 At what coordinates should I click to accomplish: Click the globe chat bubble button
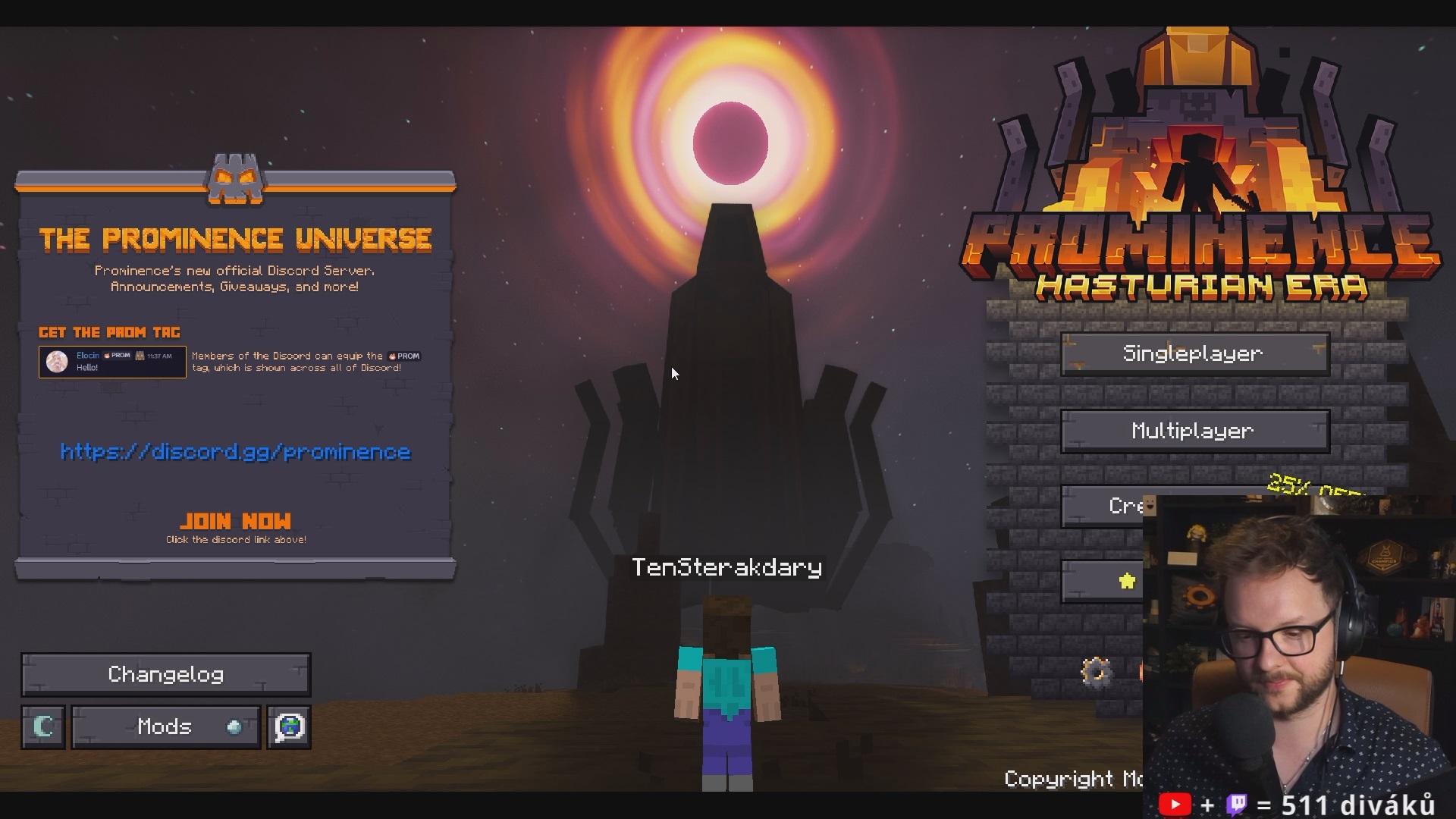289,727
